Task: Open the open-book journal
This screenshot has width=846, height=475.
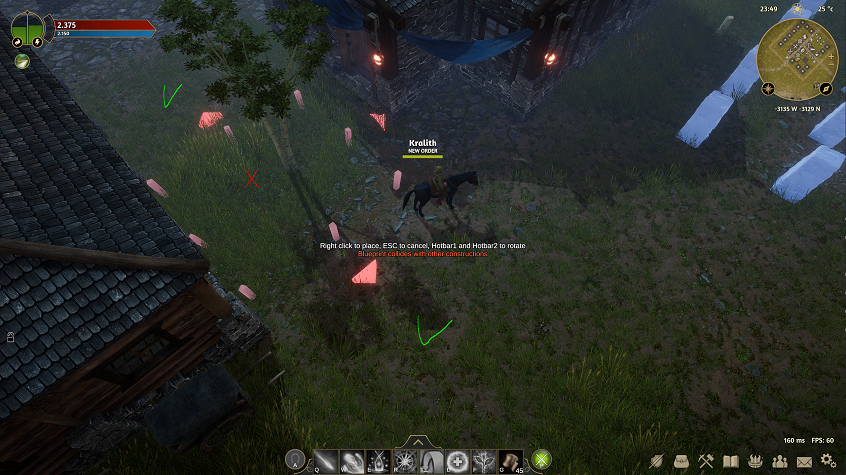Action: click(731, 461)
